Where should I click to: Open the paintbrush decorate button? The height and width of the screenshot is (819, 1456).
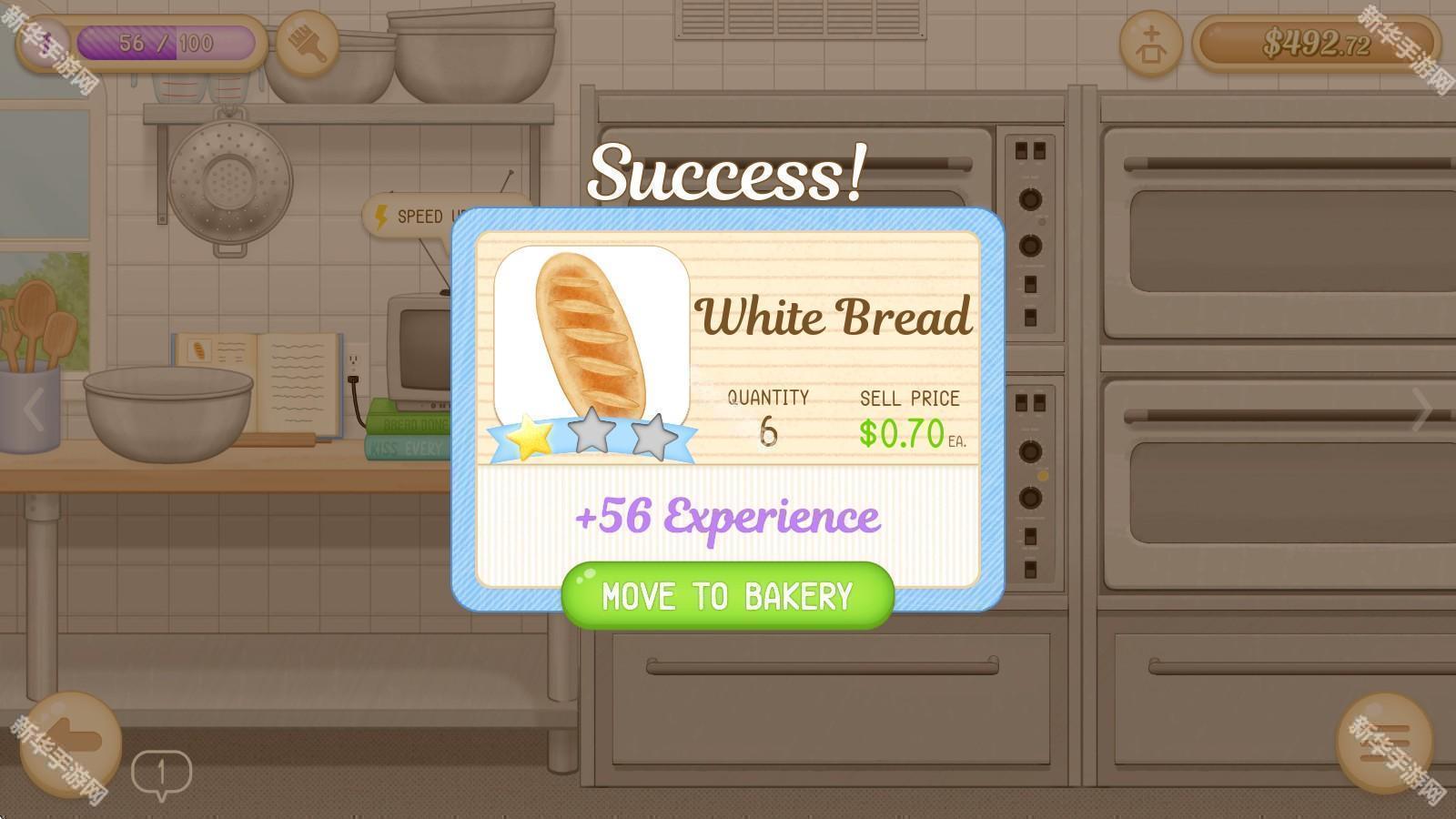coord(307,43)
